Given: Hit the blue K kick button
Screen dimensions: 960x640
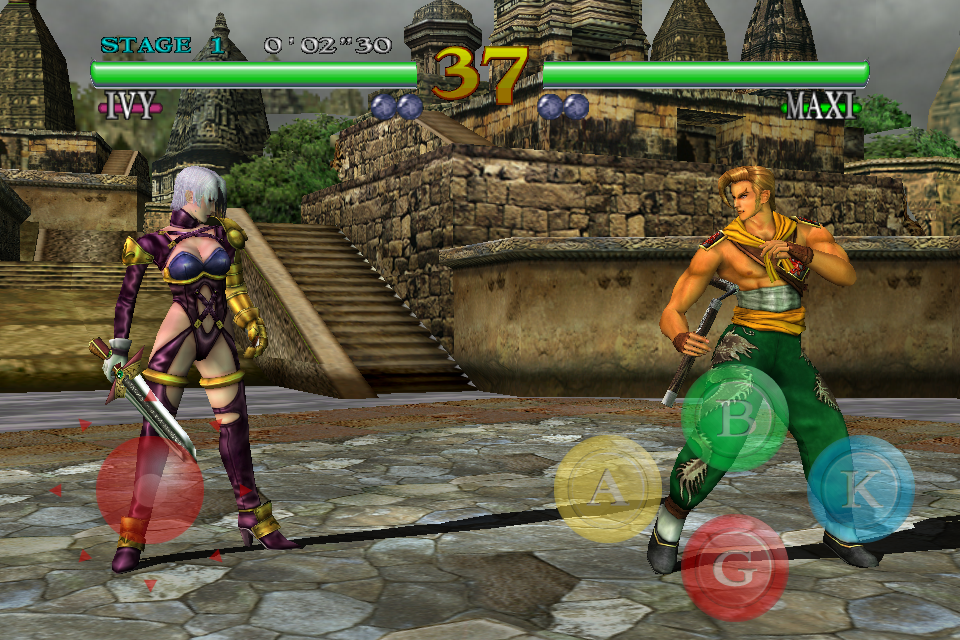Looking at the screenshot, I should [x=860, y=488].
